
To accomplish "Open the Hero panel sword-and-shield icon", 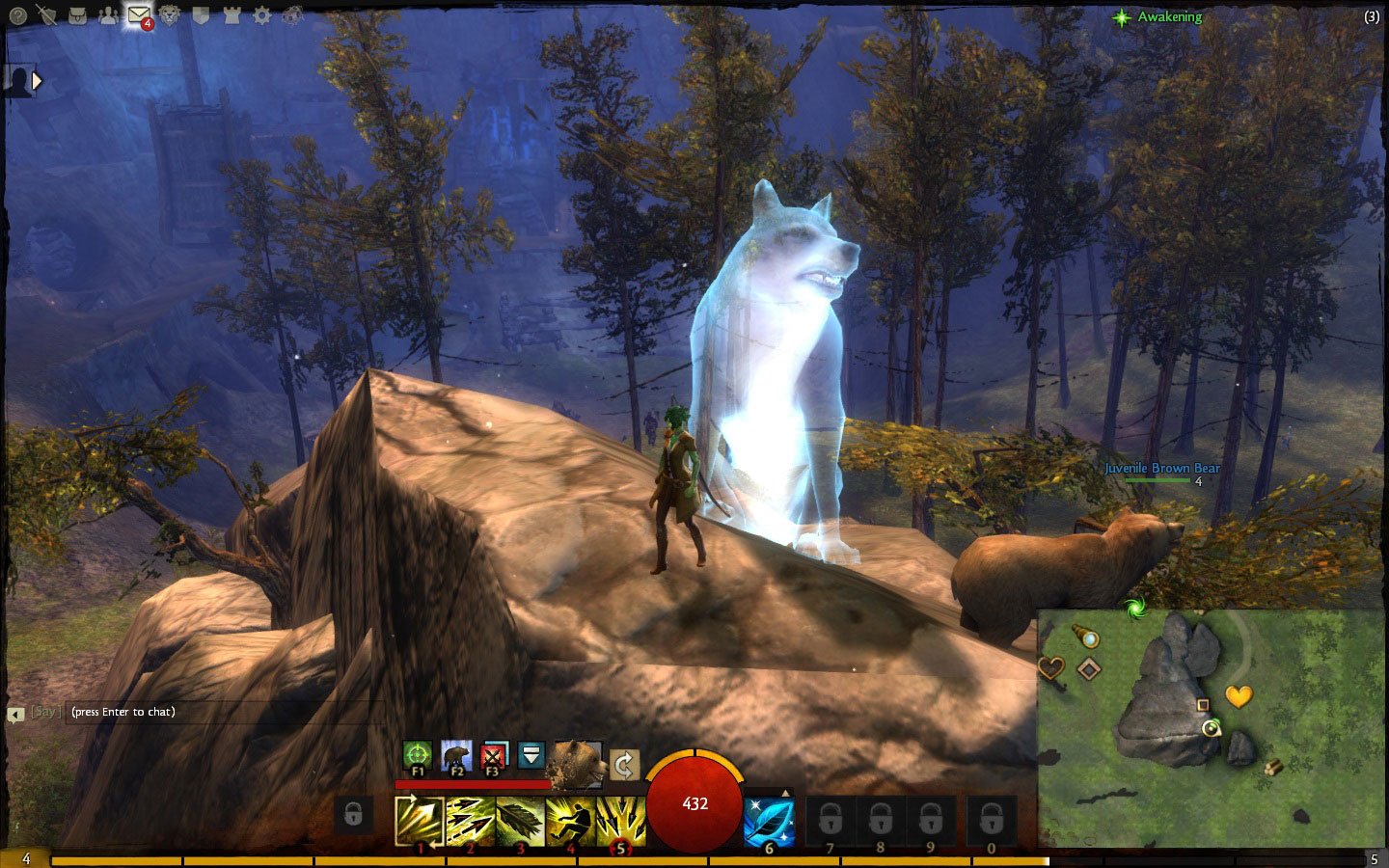I will 46,15.
